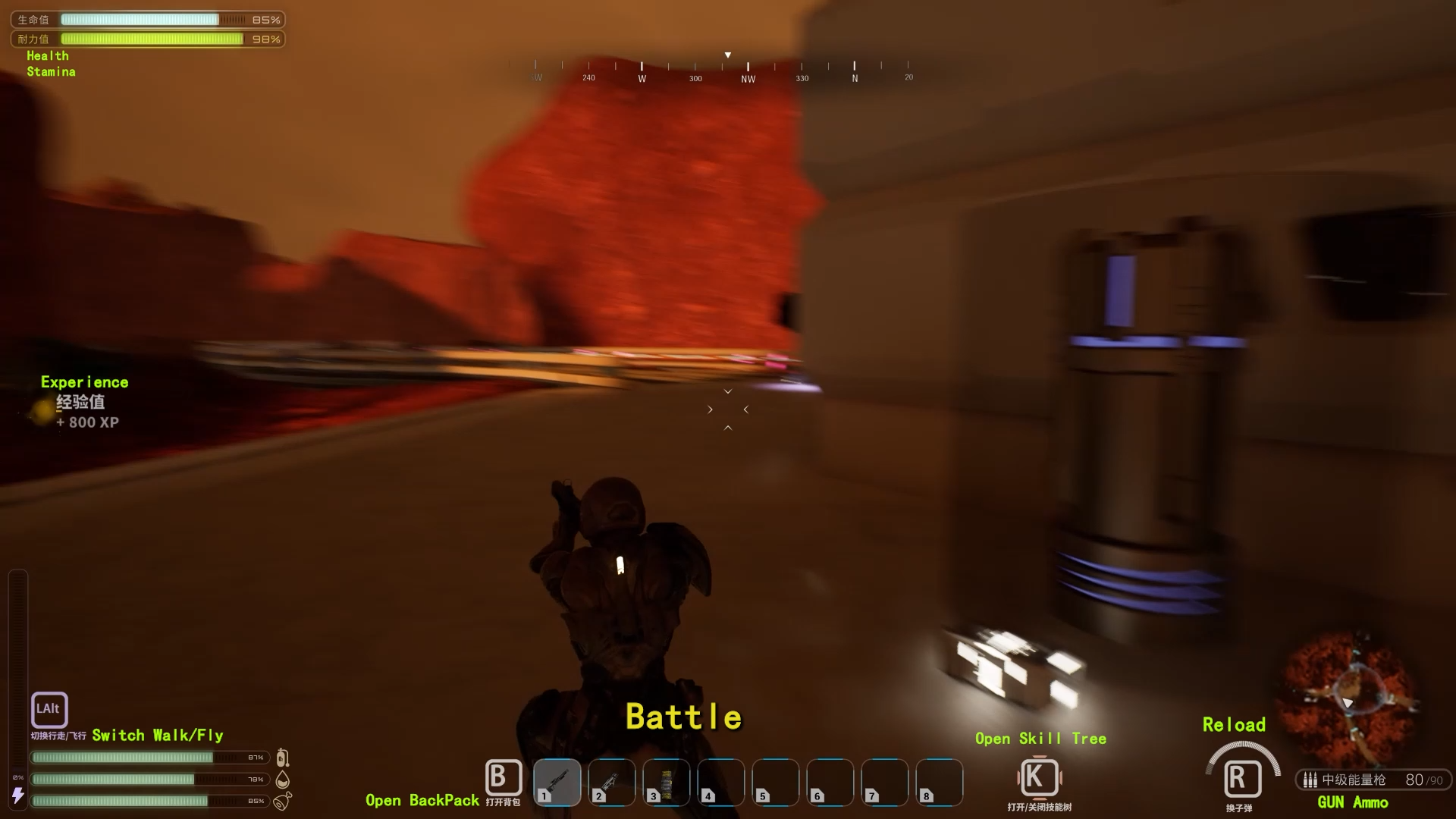1456x819 pixels.
Task: Click the oxygen tank status icon
Action: 283,757
